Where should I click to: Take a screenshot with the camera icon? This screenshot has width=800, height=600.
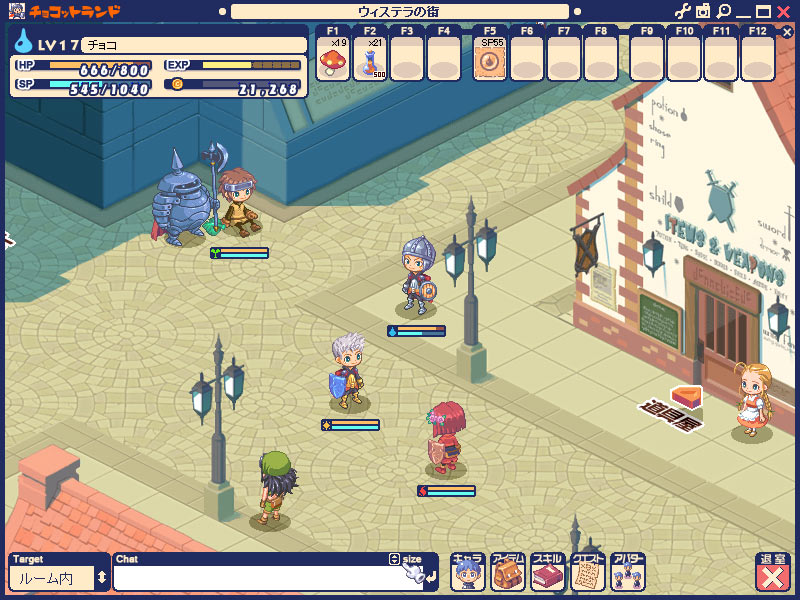point(703,11)
